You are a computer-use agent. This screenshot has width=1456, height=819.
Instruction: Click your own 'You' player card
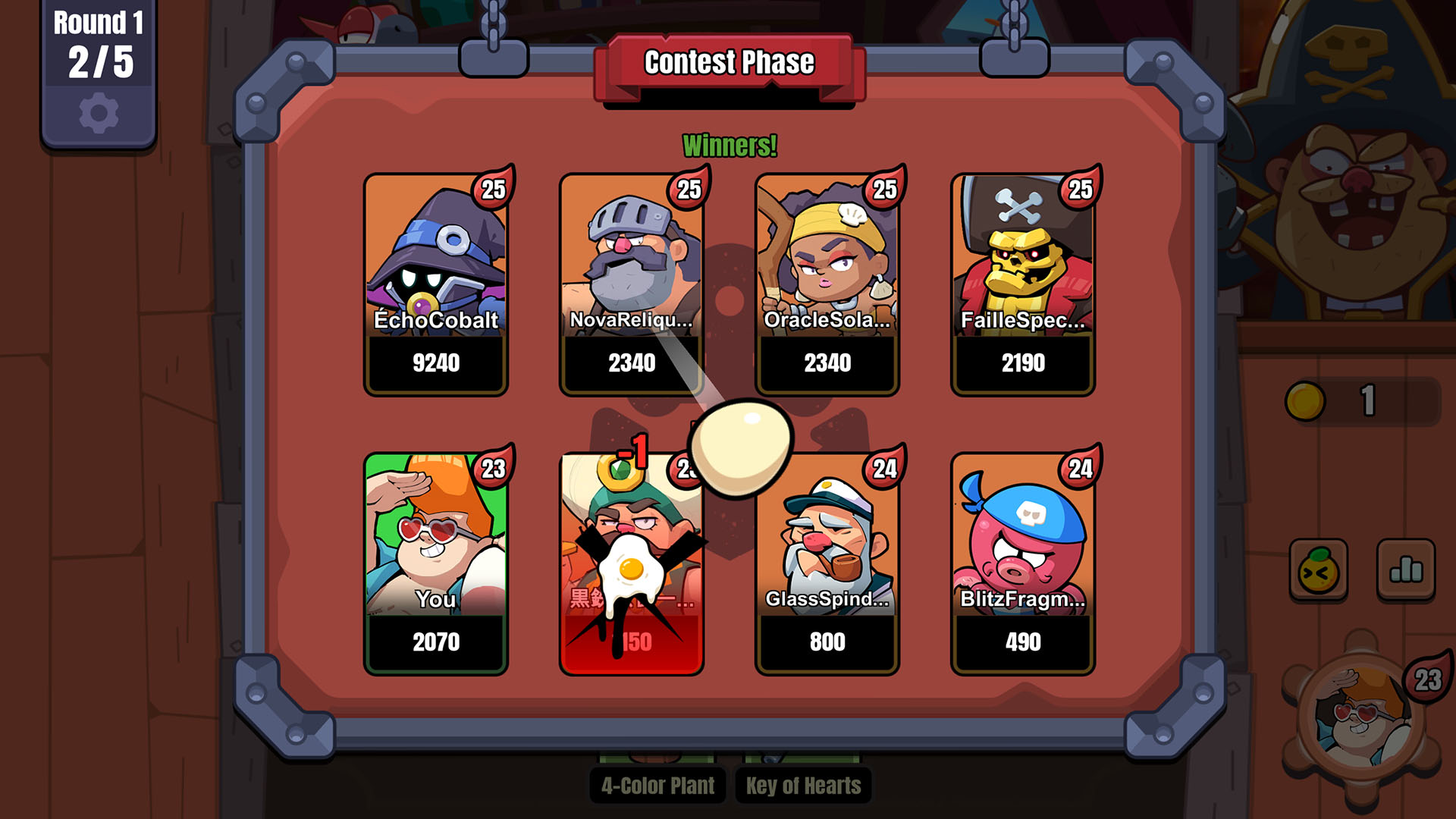[x=436, y=563]
